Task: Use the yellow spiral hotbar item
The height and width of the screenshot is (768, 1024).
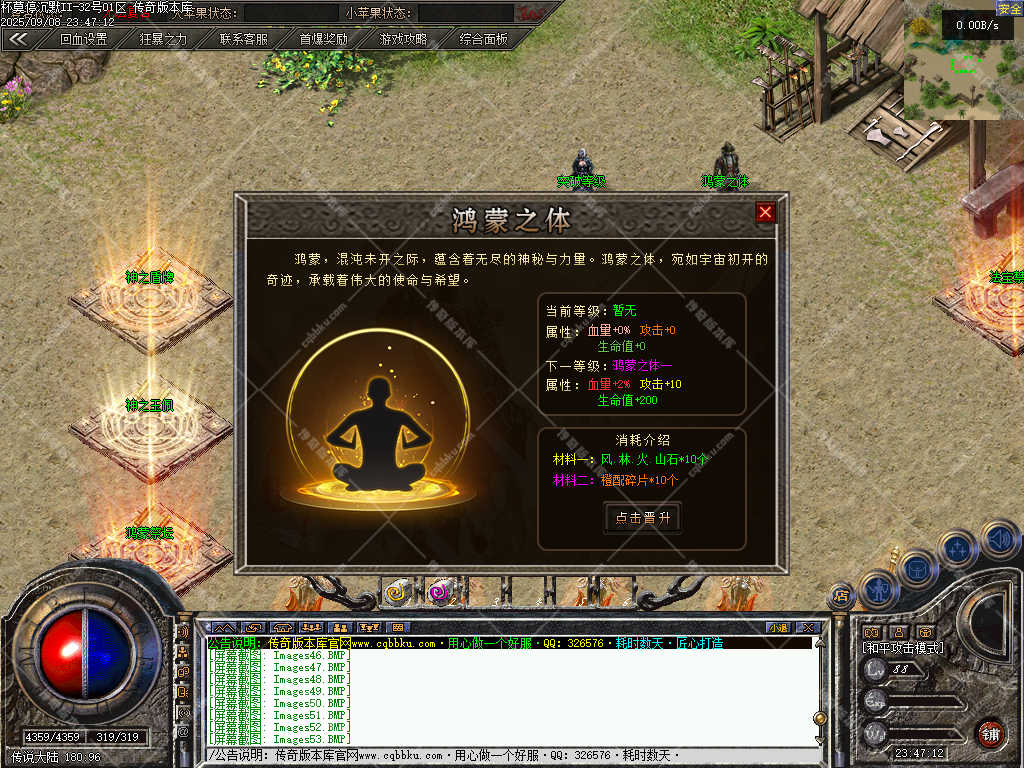Action: pyautogui.click(x=399, y=593)
